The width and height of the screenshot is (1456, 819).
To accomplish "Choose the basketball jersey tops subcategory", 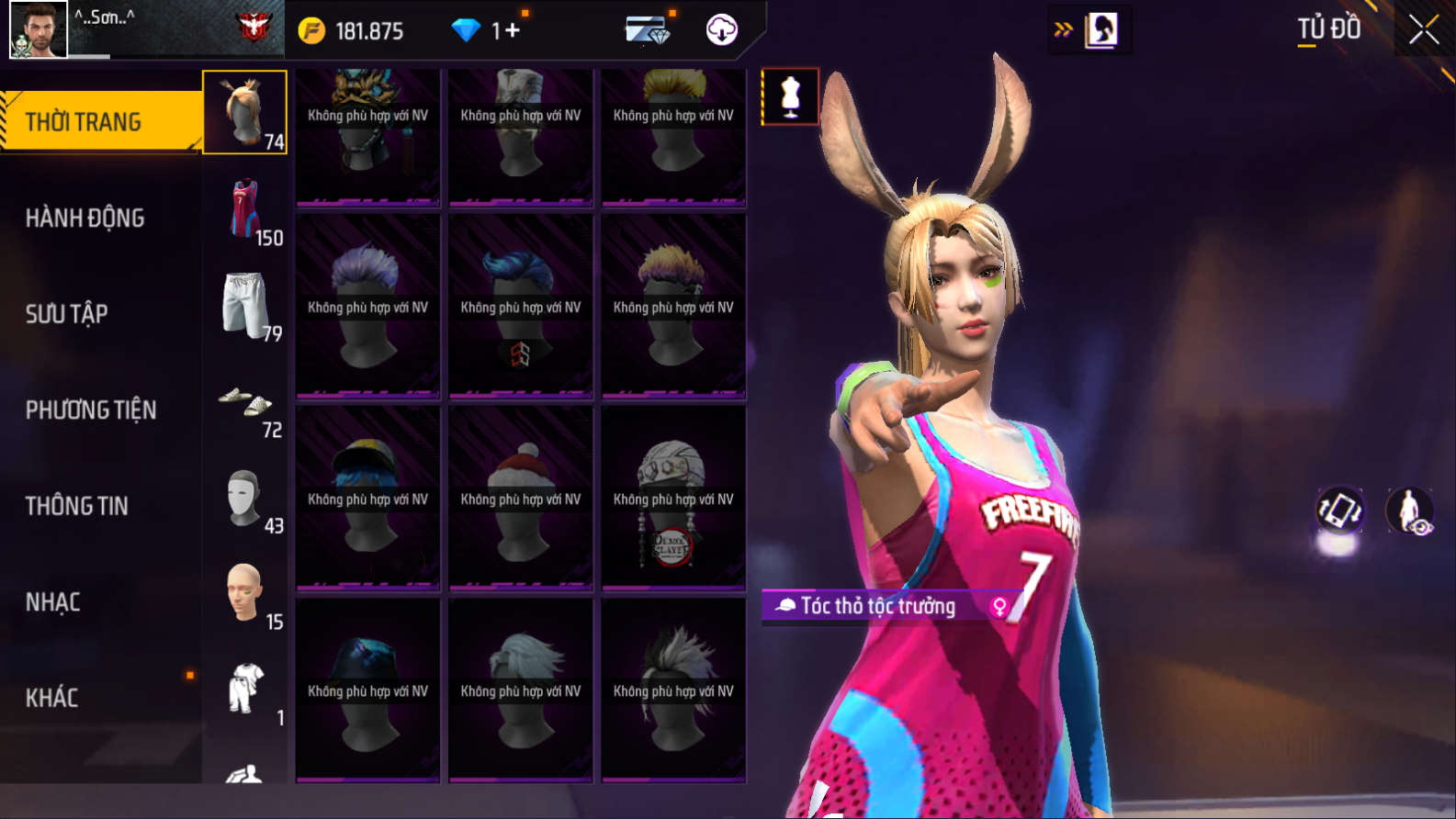I will click(x=246, y=209).
